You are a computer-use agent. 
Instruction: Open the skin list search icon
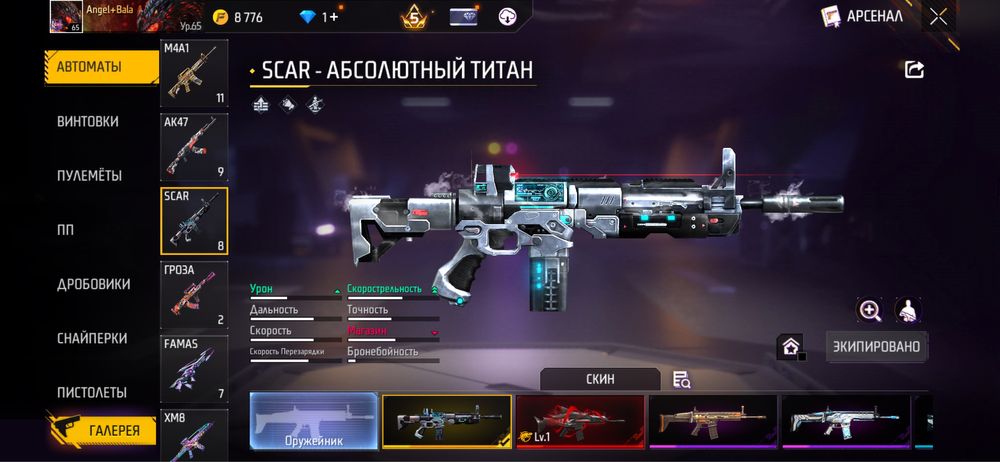682,379
